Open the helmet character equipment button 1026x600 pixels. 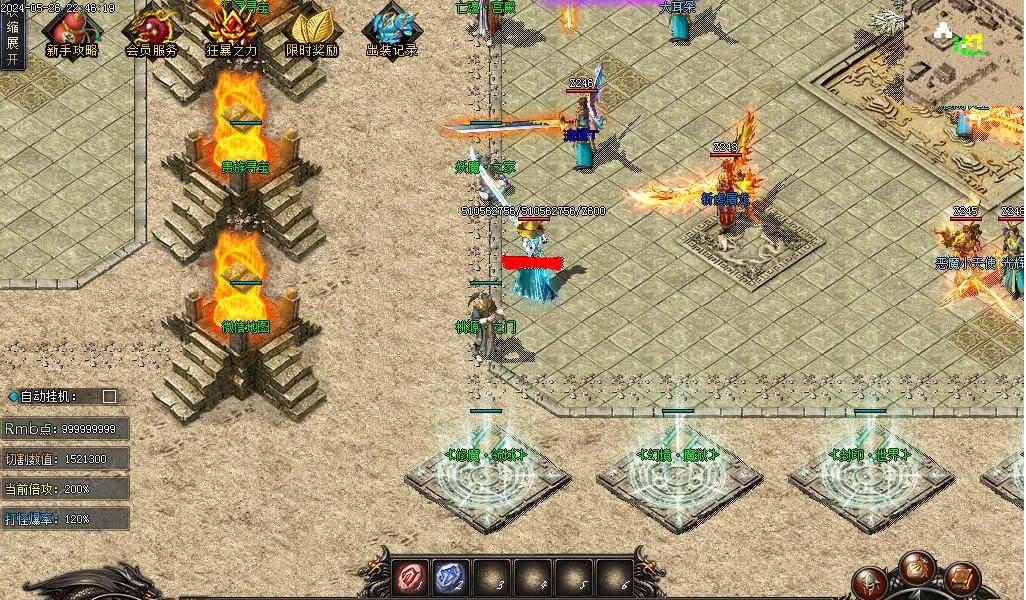coord(870,581)
